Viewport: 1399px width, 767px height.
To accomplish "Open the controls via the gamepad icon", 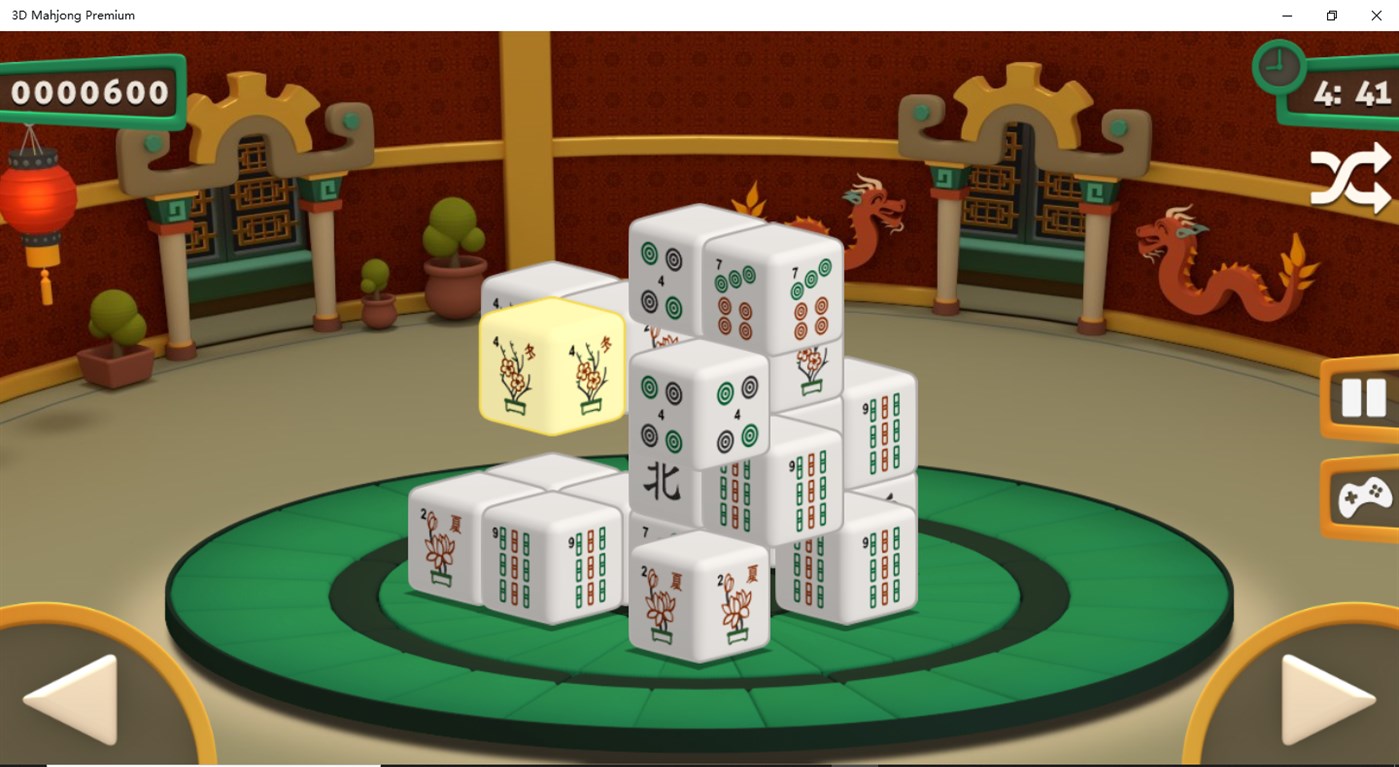I will coord(1363,495).
